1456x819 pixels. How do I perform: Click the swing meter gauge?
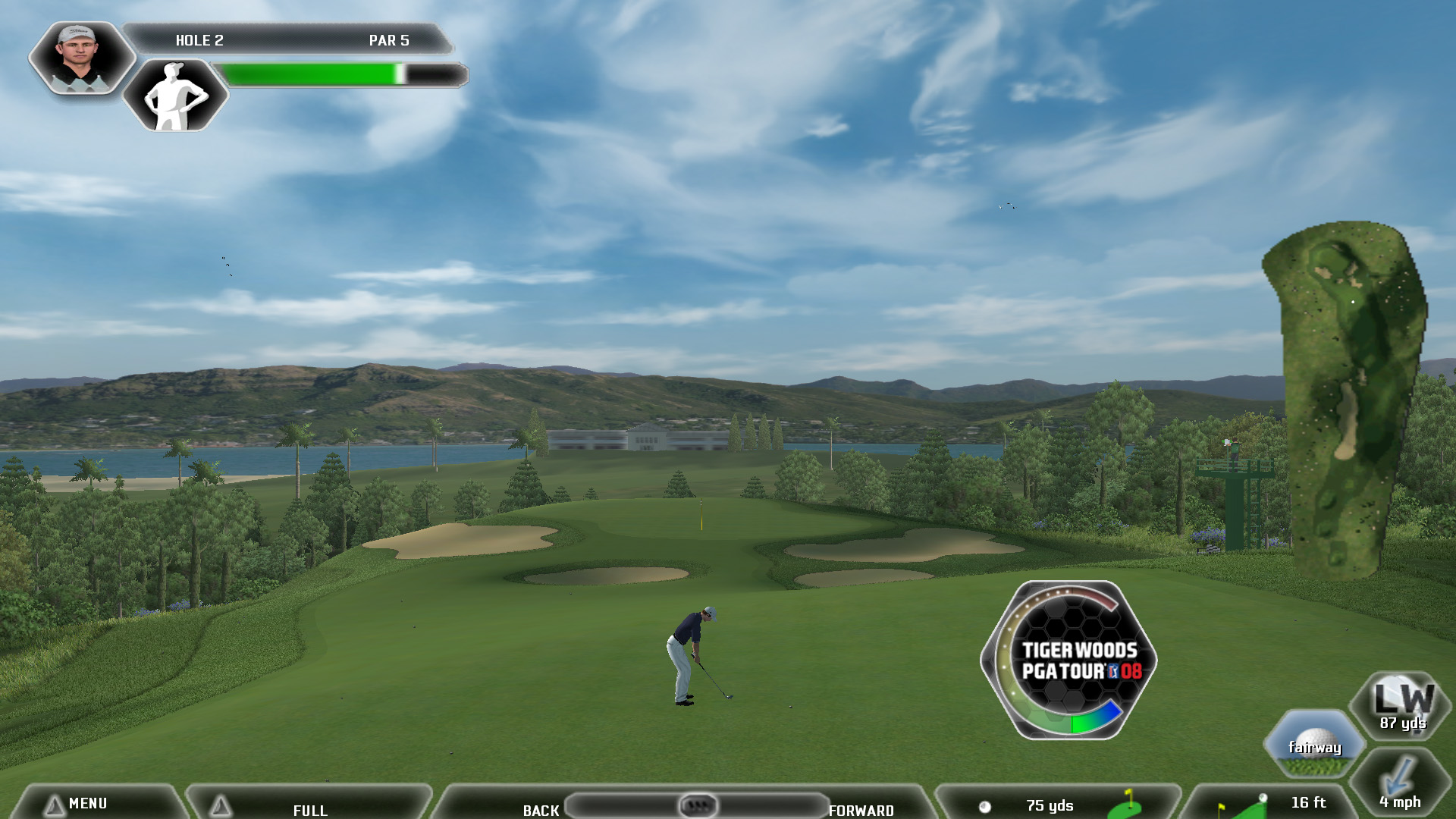point(1068,660)
